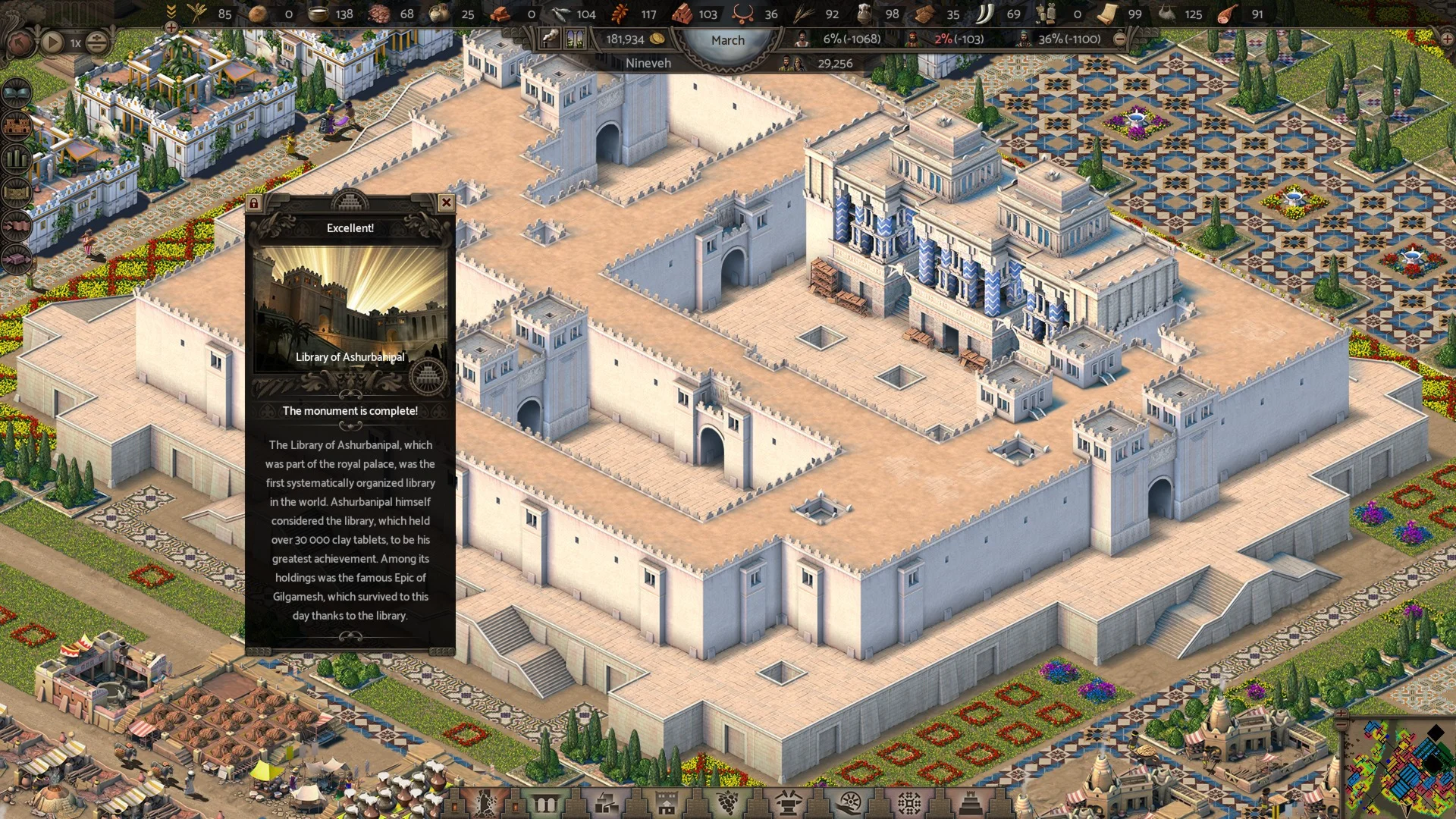Screen dimensions: 1456x819
Task: Open the book icon in the sidebar
Action: click(17, 93)
